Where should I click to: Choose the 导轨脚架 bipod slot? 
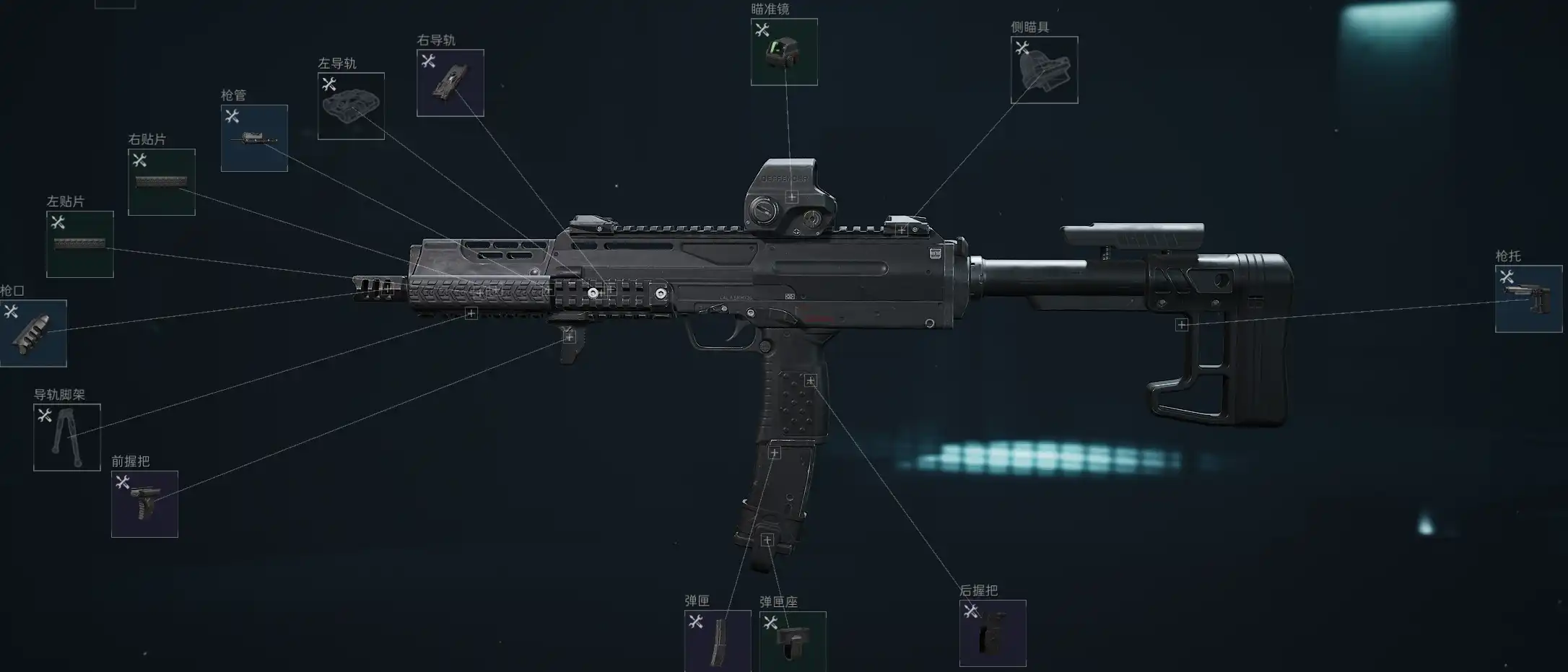[x=66, y=437]
